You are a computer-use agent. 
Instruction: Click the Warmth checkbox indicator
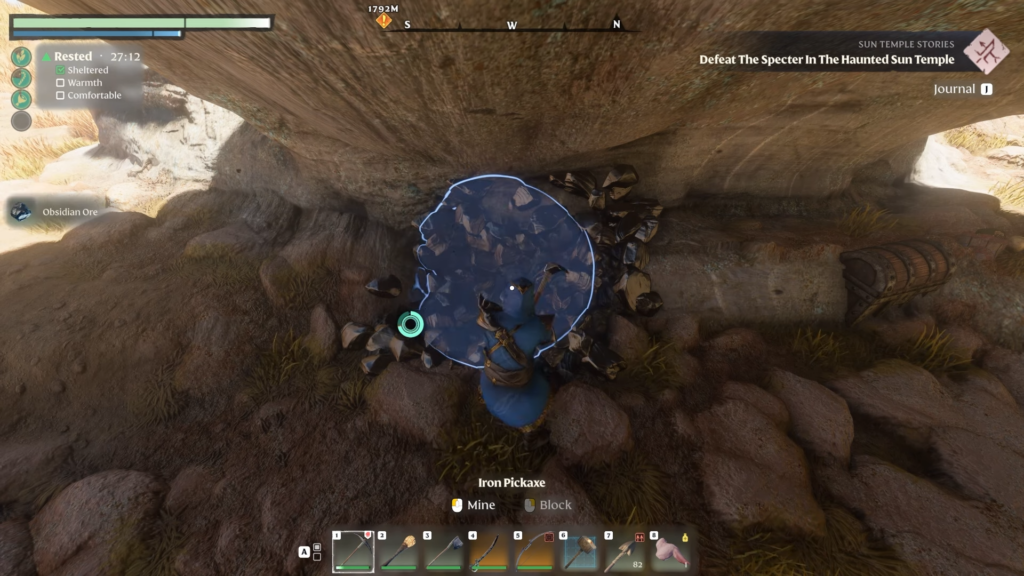tap(61, 83)
